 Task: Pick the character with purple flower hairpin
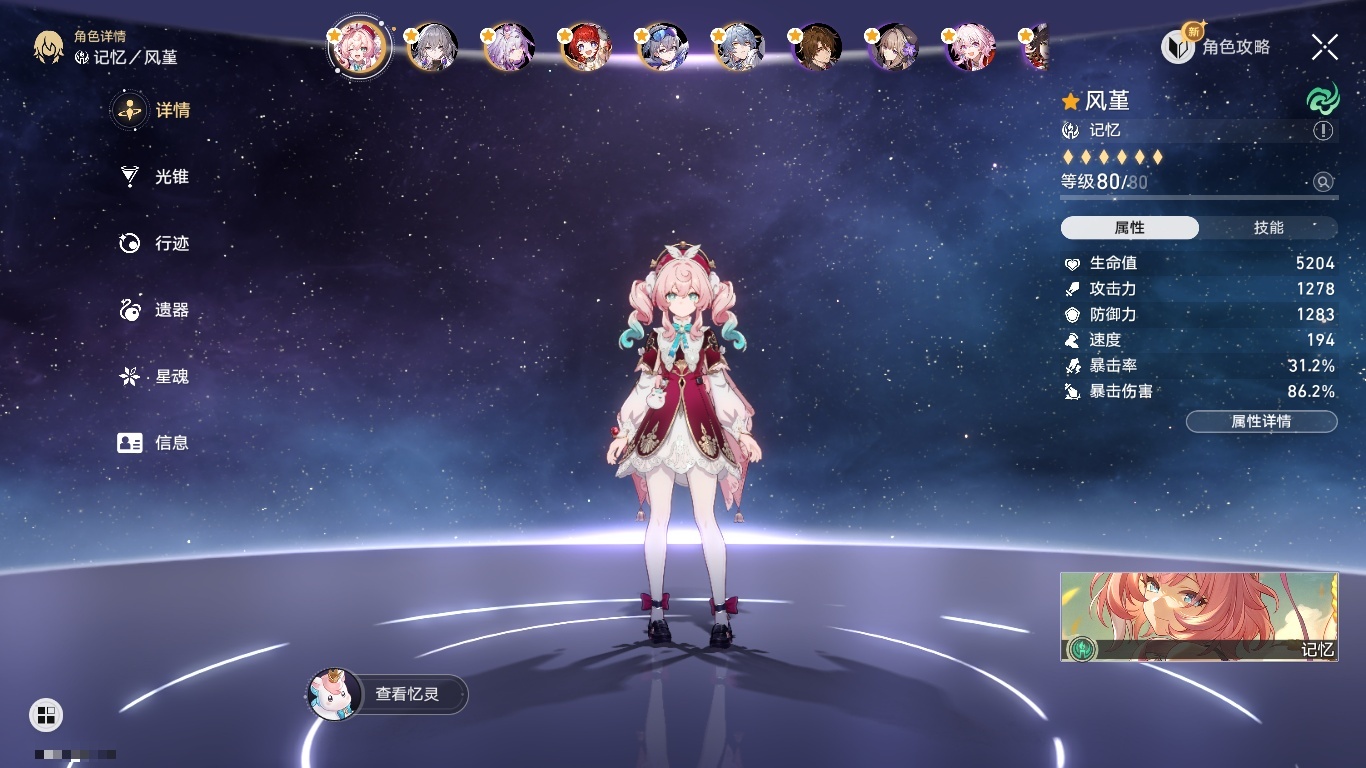894,47
